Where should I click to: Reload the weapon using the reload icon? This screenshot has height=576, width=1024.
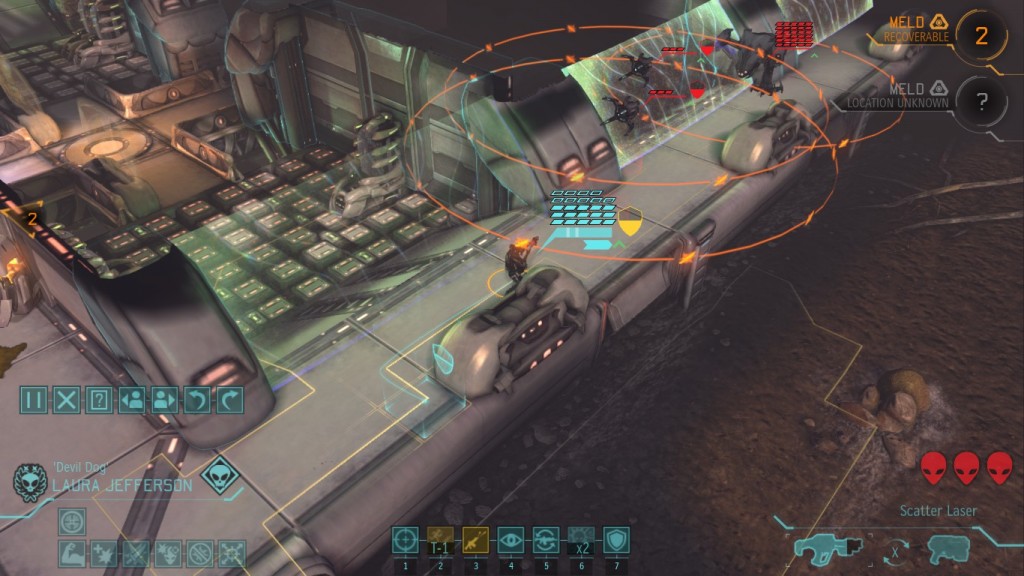[545, 540]
